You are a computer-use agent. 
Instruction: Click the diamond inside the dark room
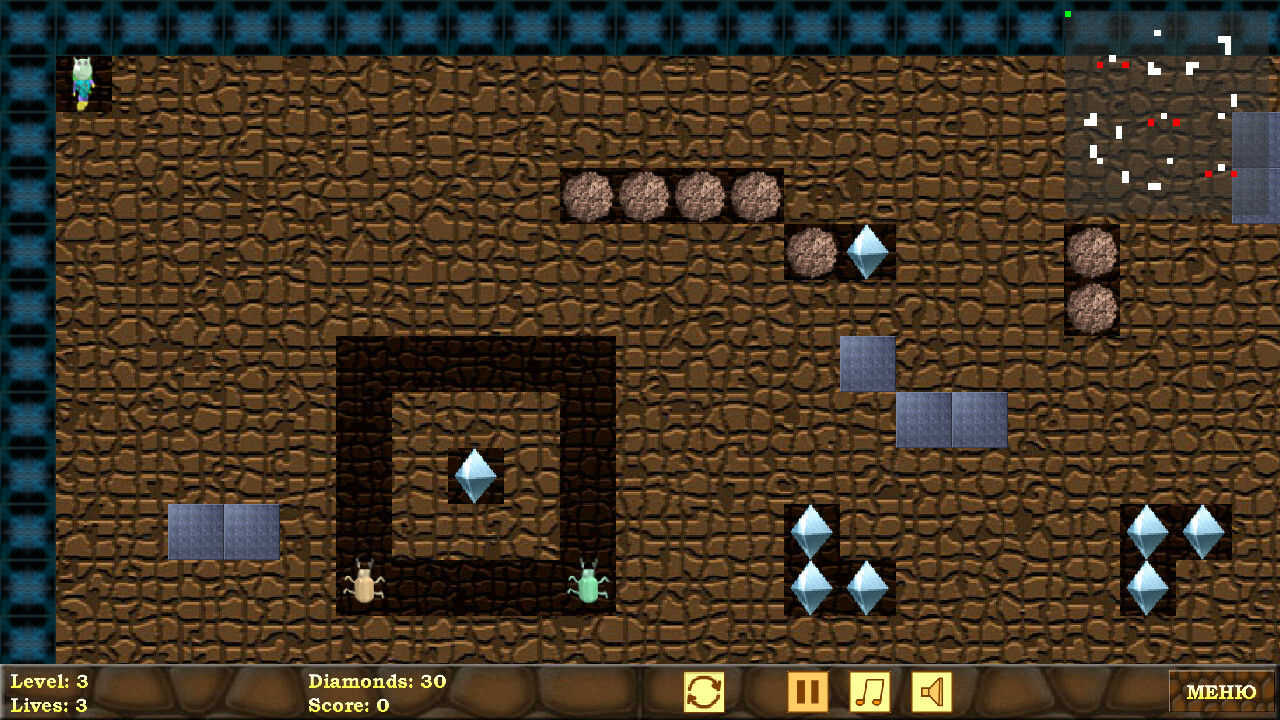tap(477, 475)
